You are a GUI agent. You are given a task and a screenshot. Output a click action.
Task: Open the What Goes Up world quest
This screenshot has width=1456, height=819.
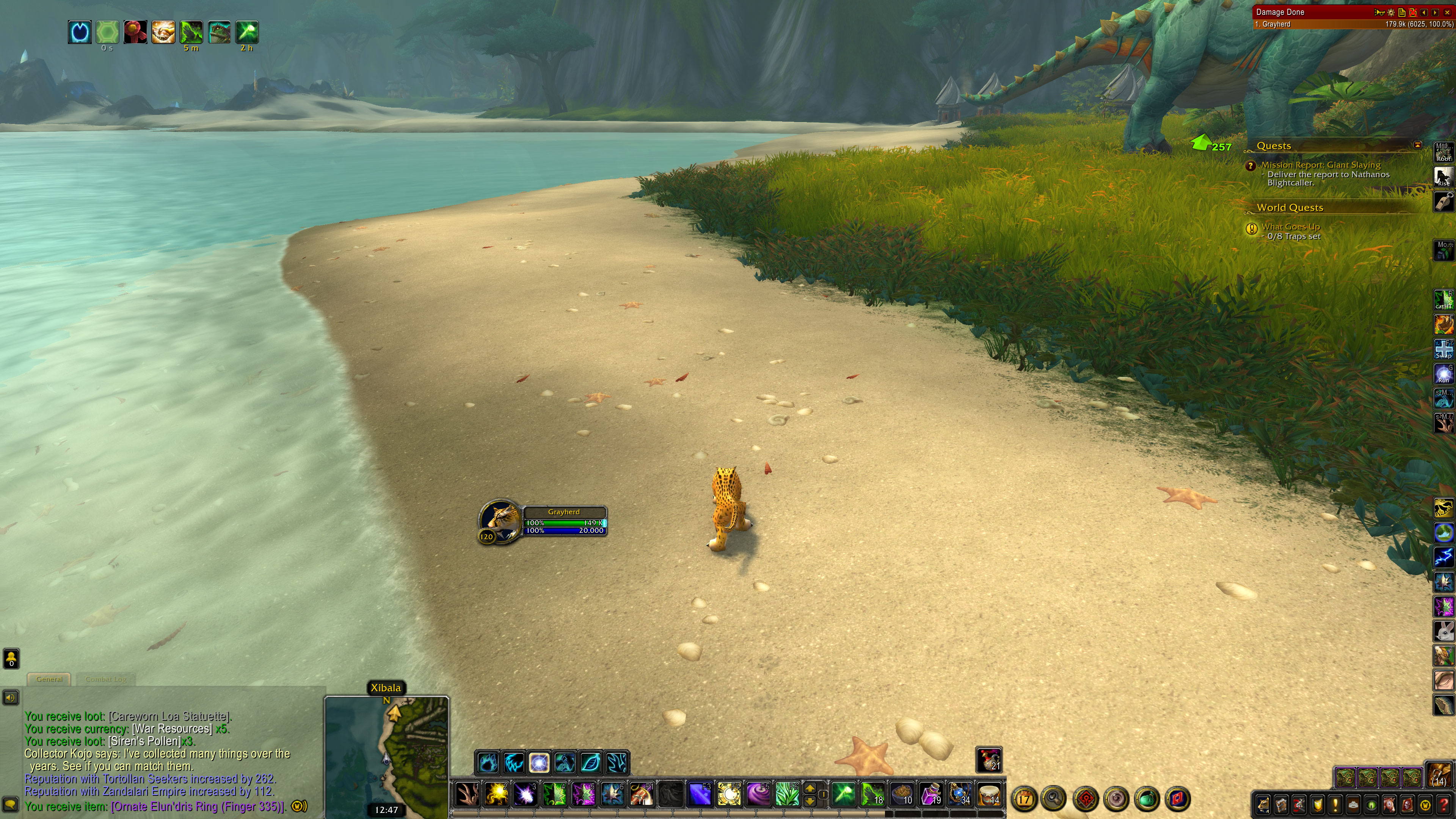pyautogui.click(x=1290, y=227)
